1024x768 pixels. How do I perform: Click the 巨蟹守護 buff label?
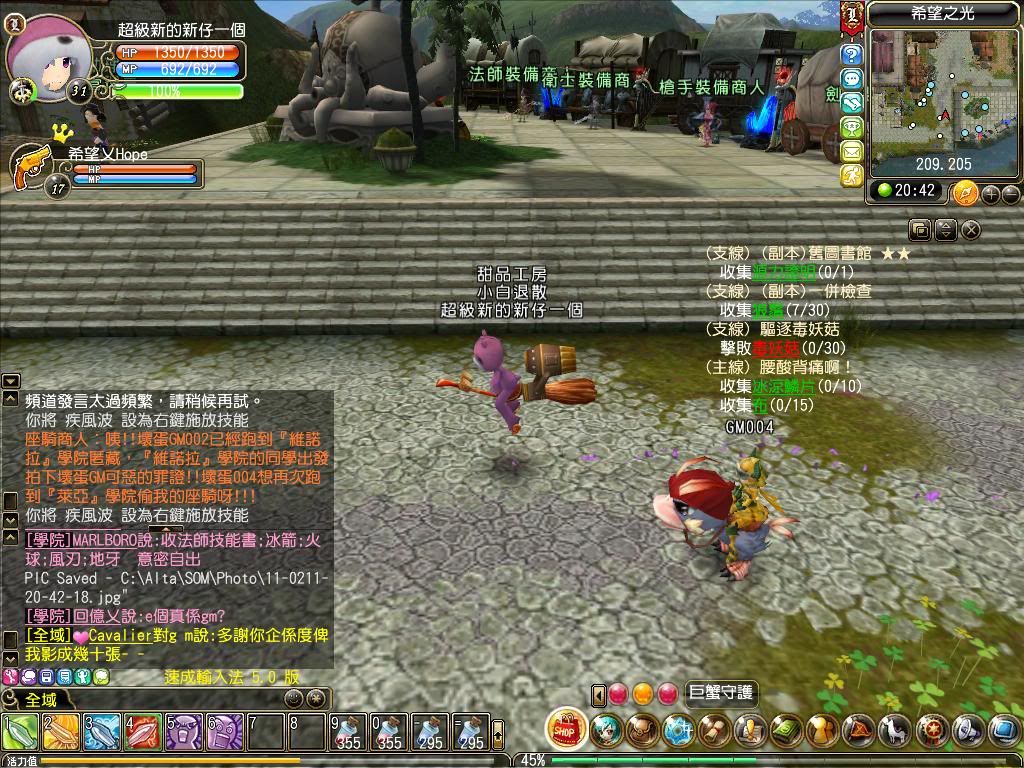722,693
